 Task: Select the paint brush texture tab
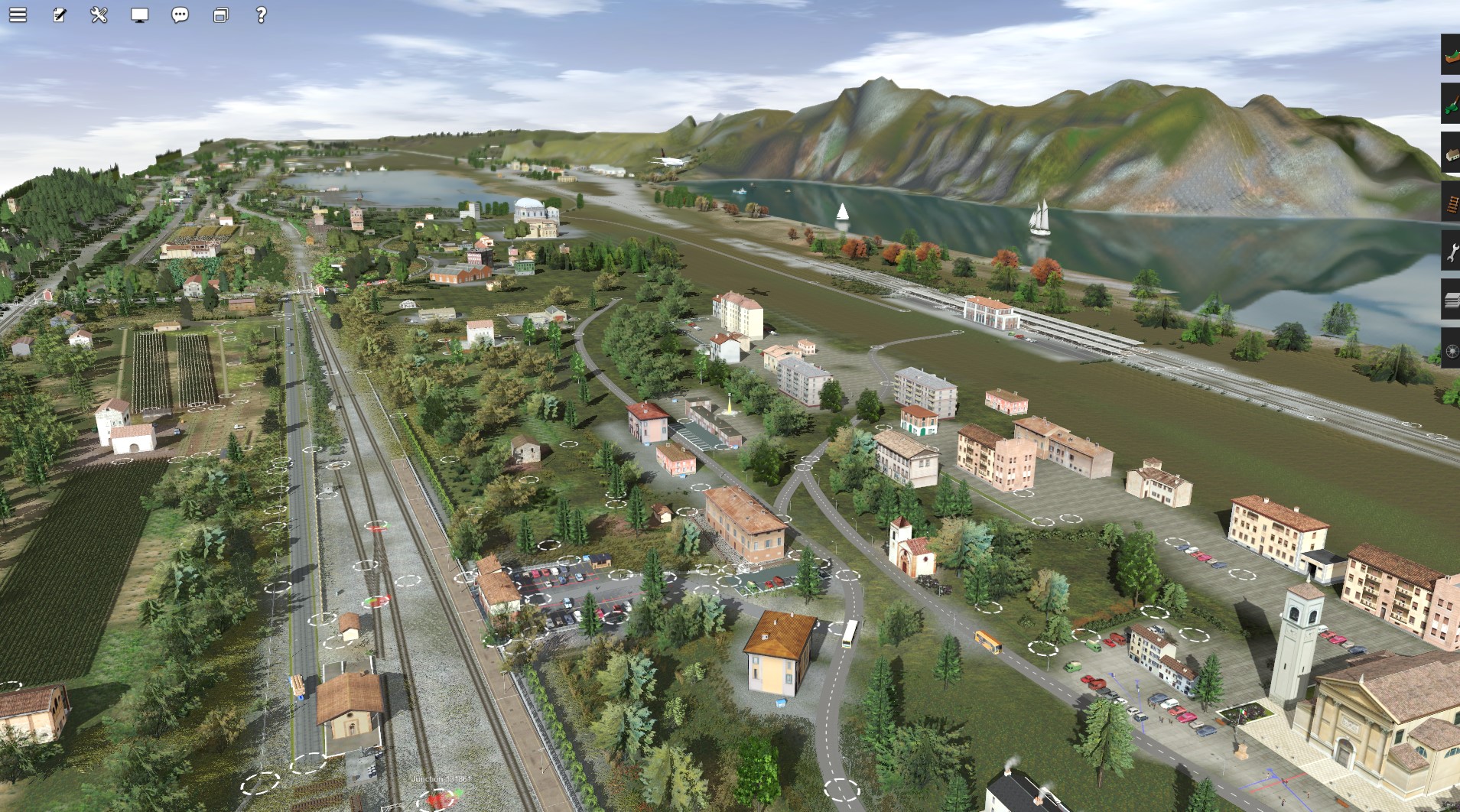(x=1451, y=104)
